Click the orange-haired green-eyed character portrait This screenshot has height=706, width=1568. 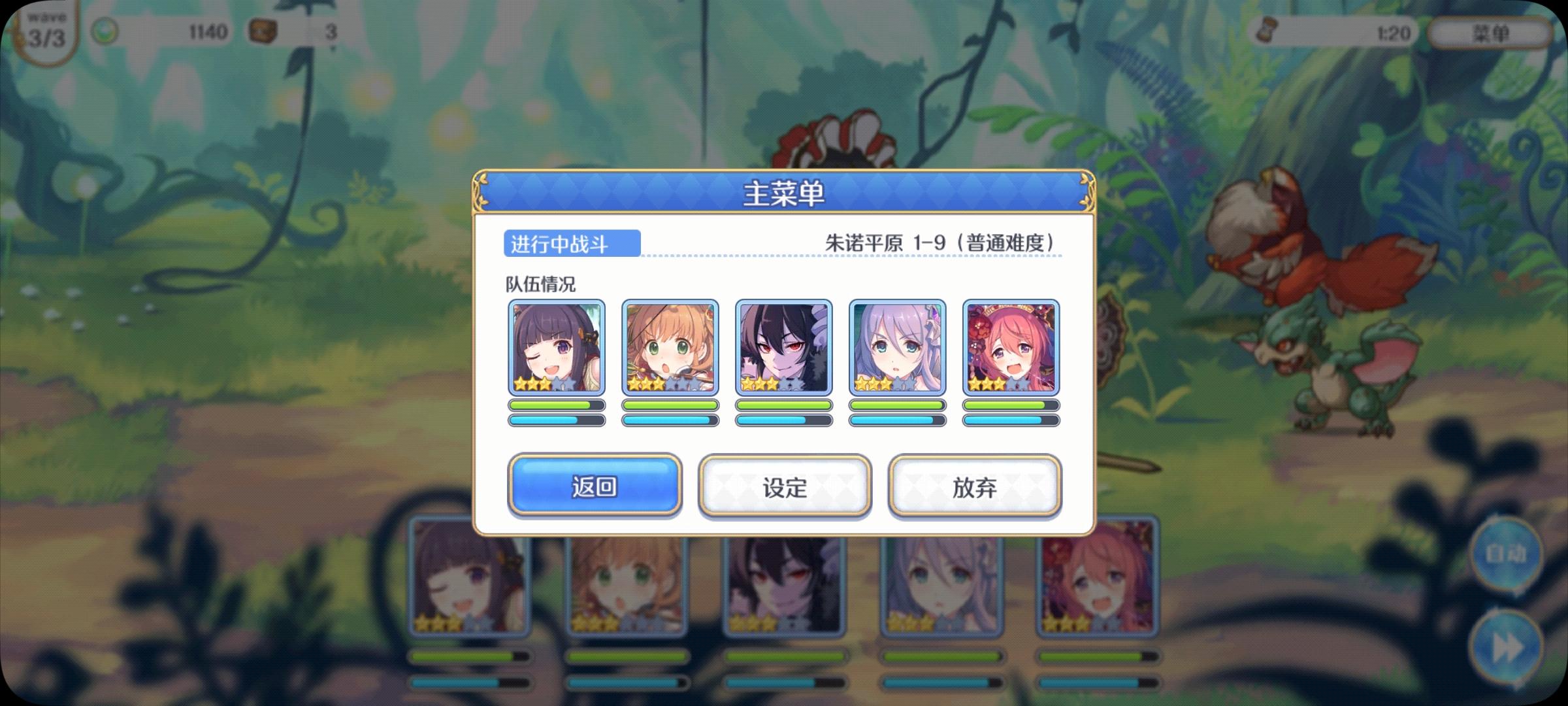670,348
